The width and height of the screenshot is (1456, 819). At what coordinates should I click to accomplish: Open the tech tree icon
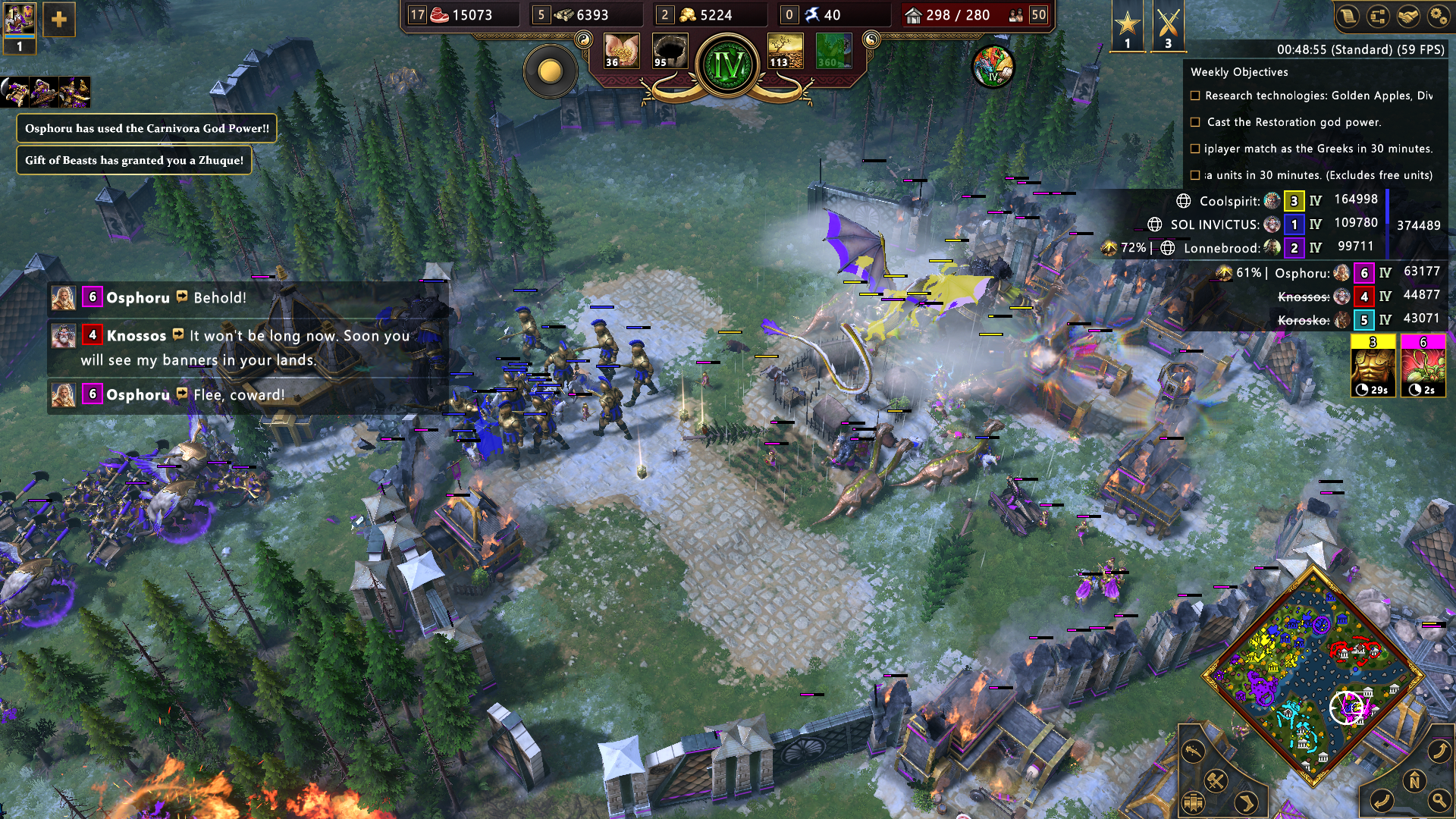[1378, 17]
